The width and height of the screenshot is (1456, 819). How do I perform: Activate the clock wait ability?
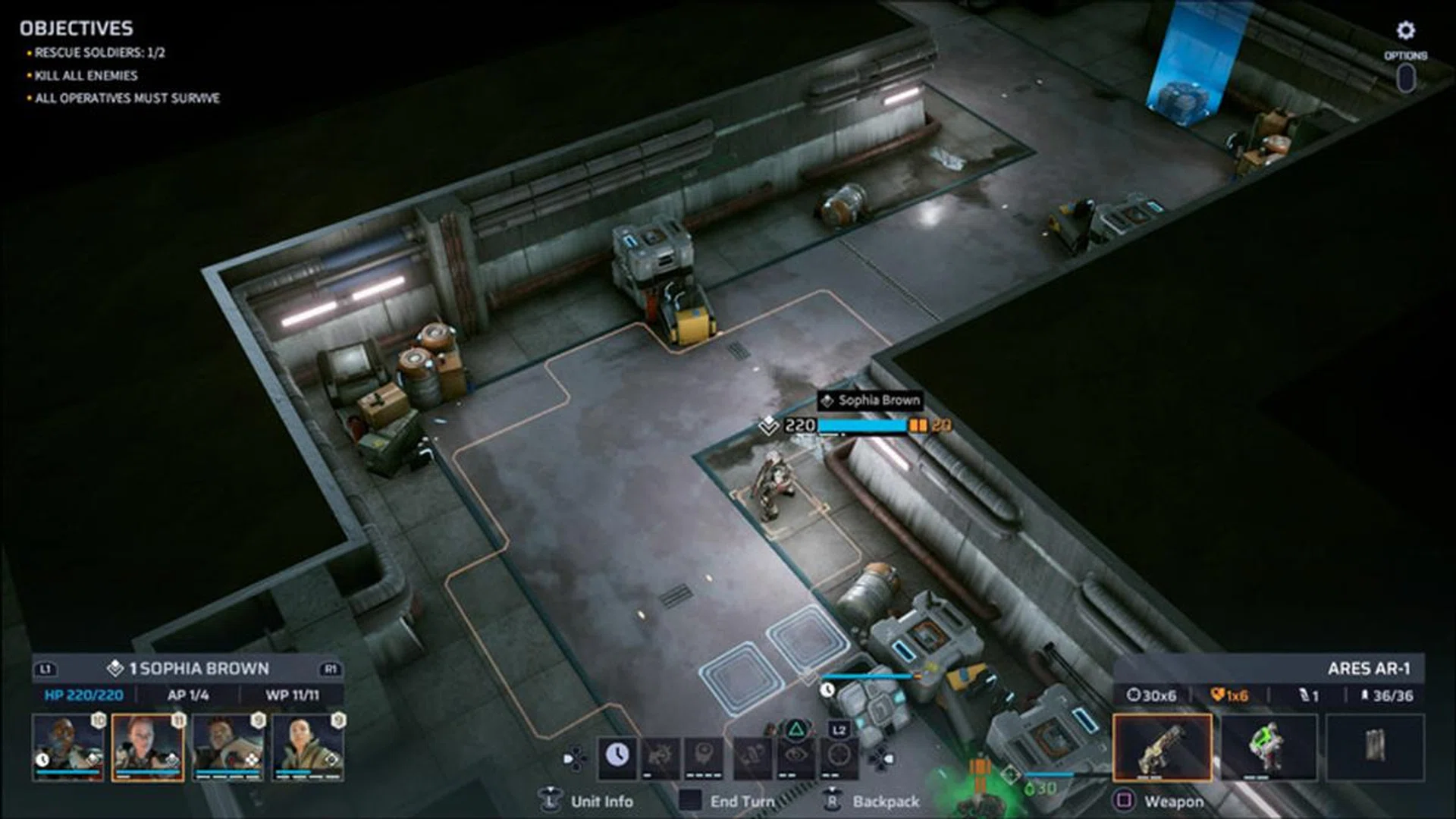coord(617,755)
